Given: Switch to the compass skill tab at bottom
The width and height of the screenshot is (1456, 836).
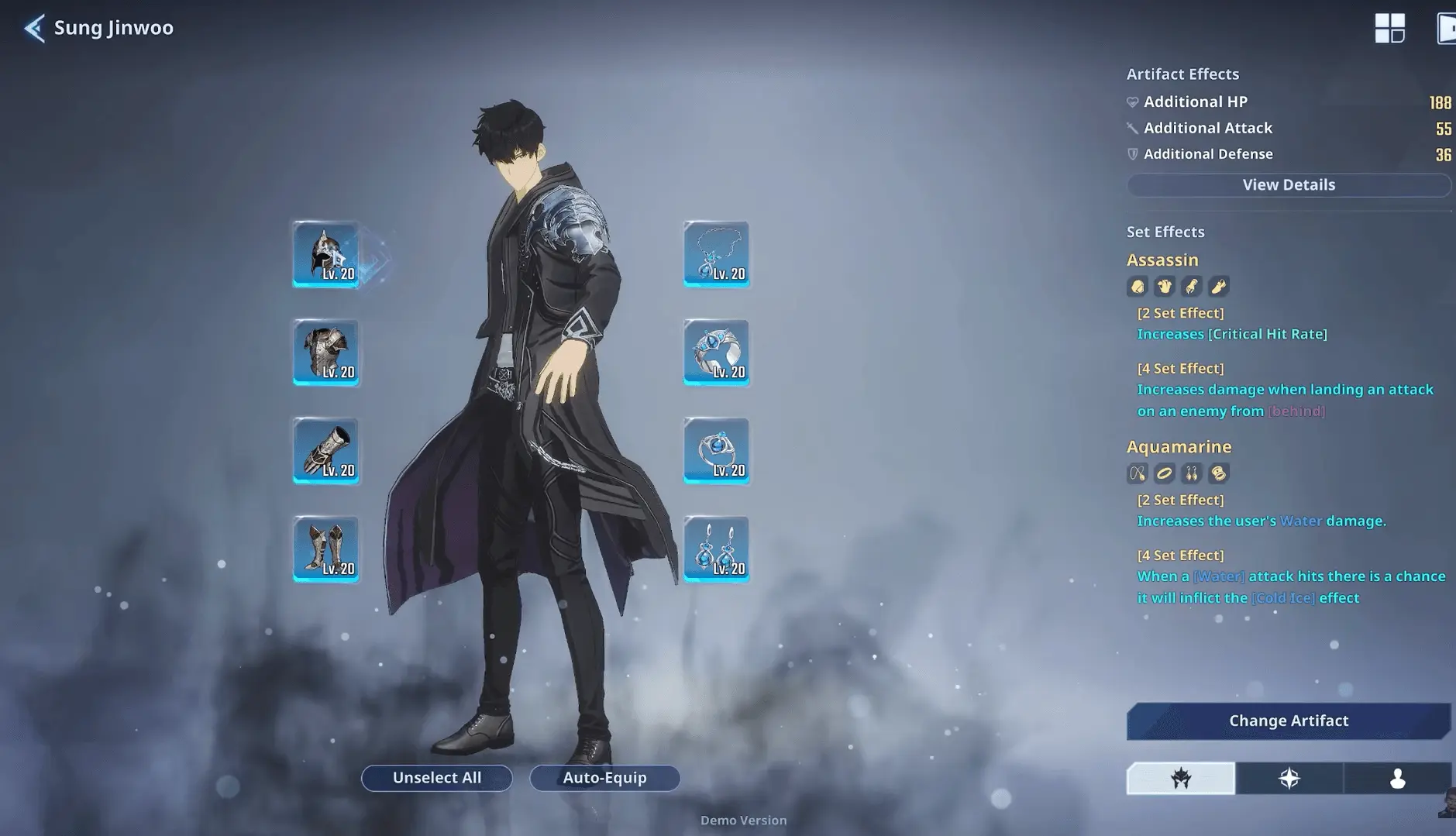Looking at the screenshot, I should (1289, 779).
